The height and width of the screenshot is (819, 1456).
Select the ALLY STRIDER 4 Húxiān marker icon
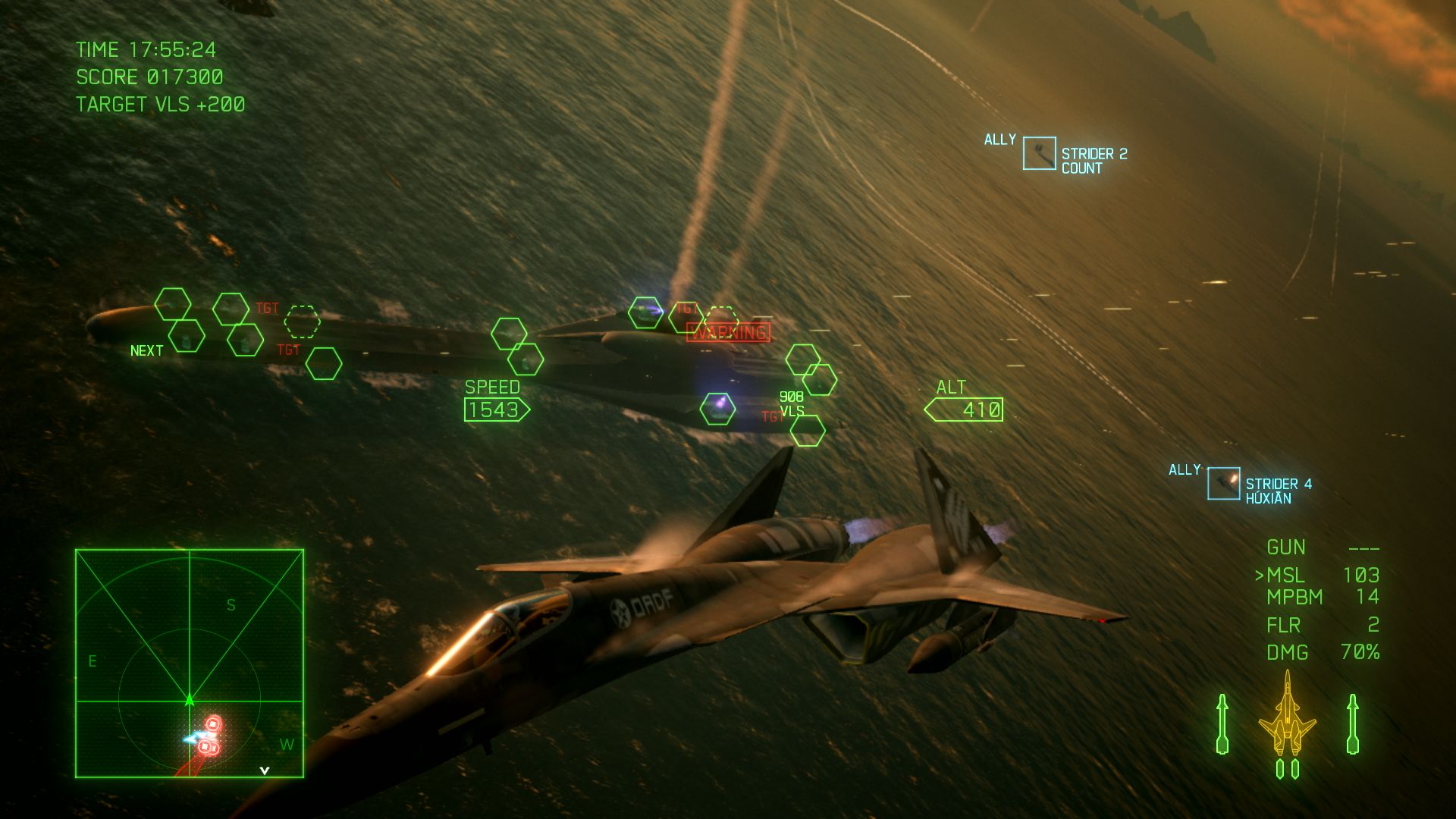[x=1224, y=482]
